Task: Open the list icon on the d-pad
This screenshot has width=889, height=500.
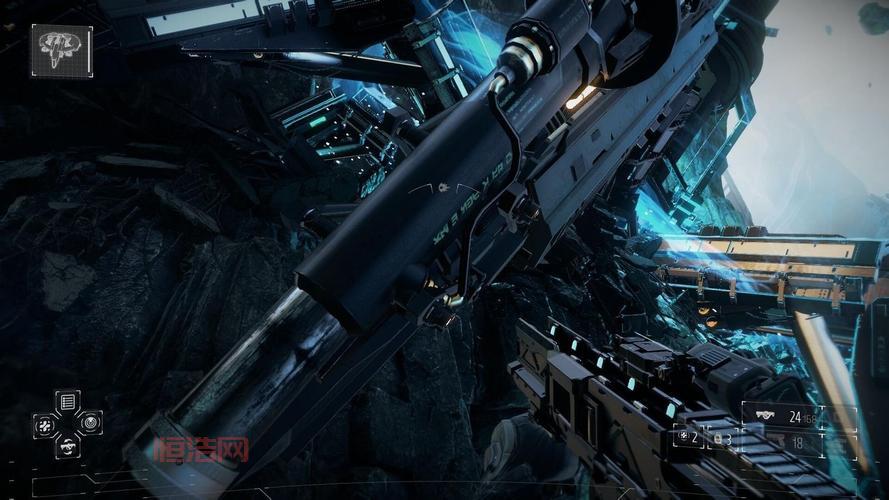Action: coord(68,402)
